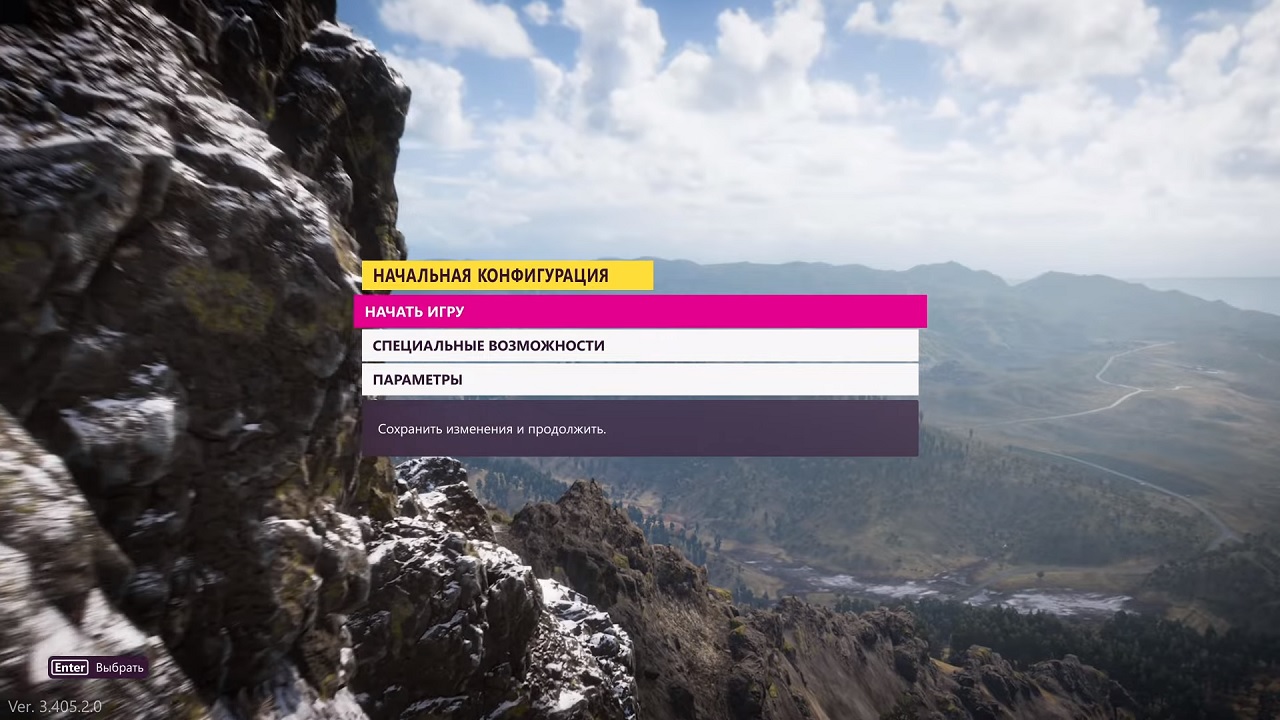Click Выбрать next to the Enter icon

pos(119,667)
